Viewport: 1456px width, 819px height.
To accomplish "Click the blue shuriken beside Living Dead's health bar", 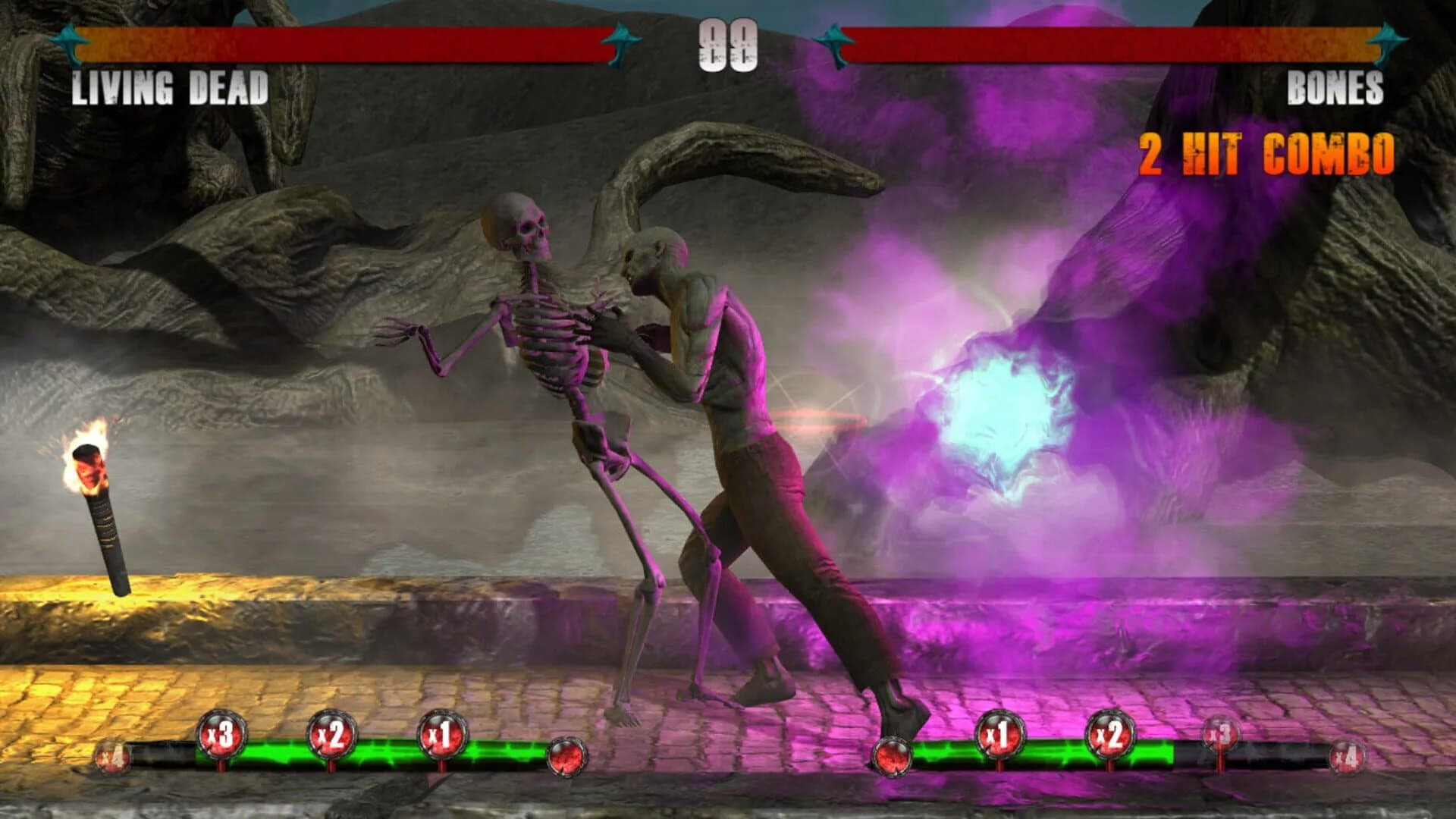I will (72, 42).
